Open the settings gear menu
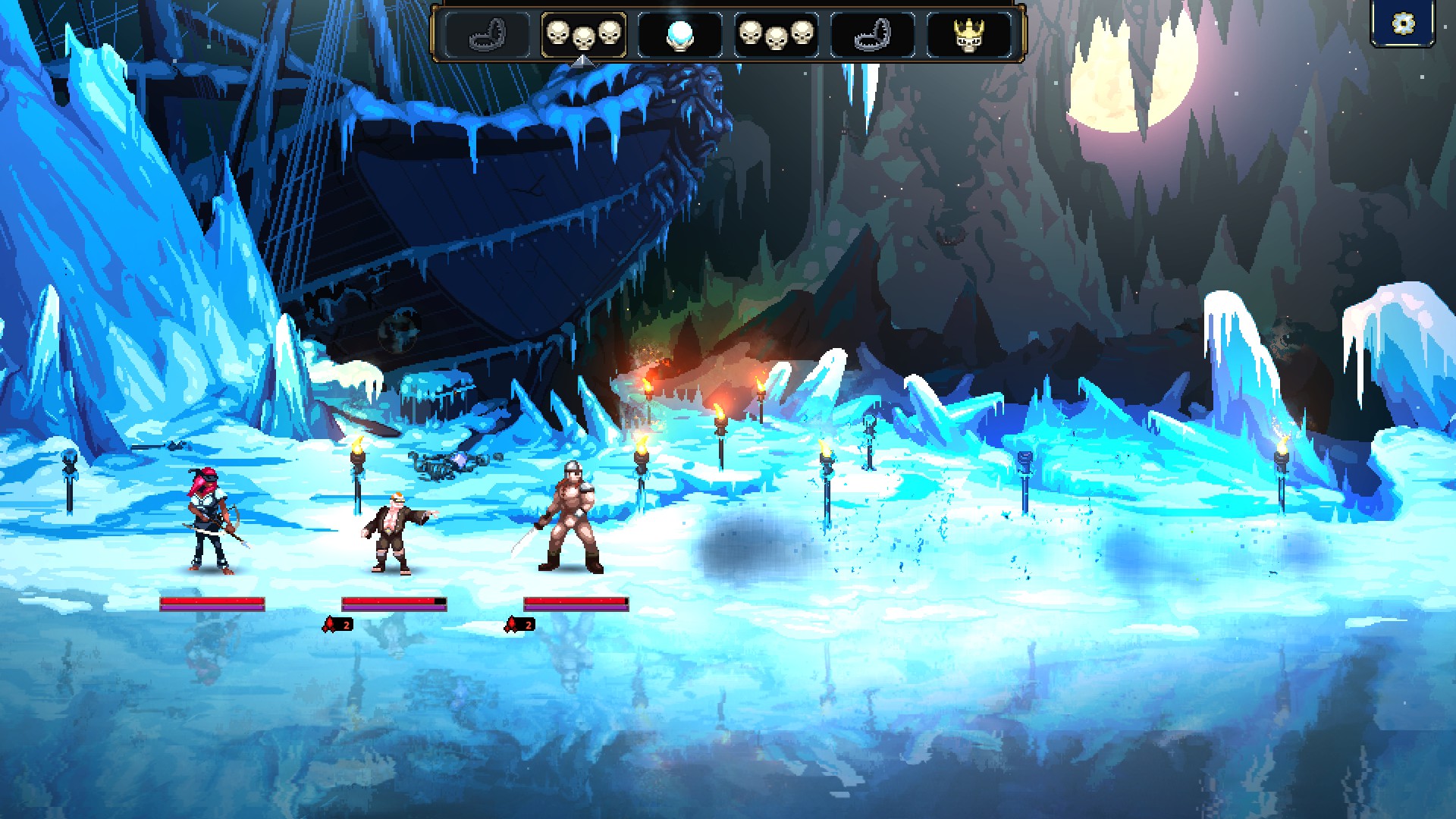 click(x=1403, y=24)
